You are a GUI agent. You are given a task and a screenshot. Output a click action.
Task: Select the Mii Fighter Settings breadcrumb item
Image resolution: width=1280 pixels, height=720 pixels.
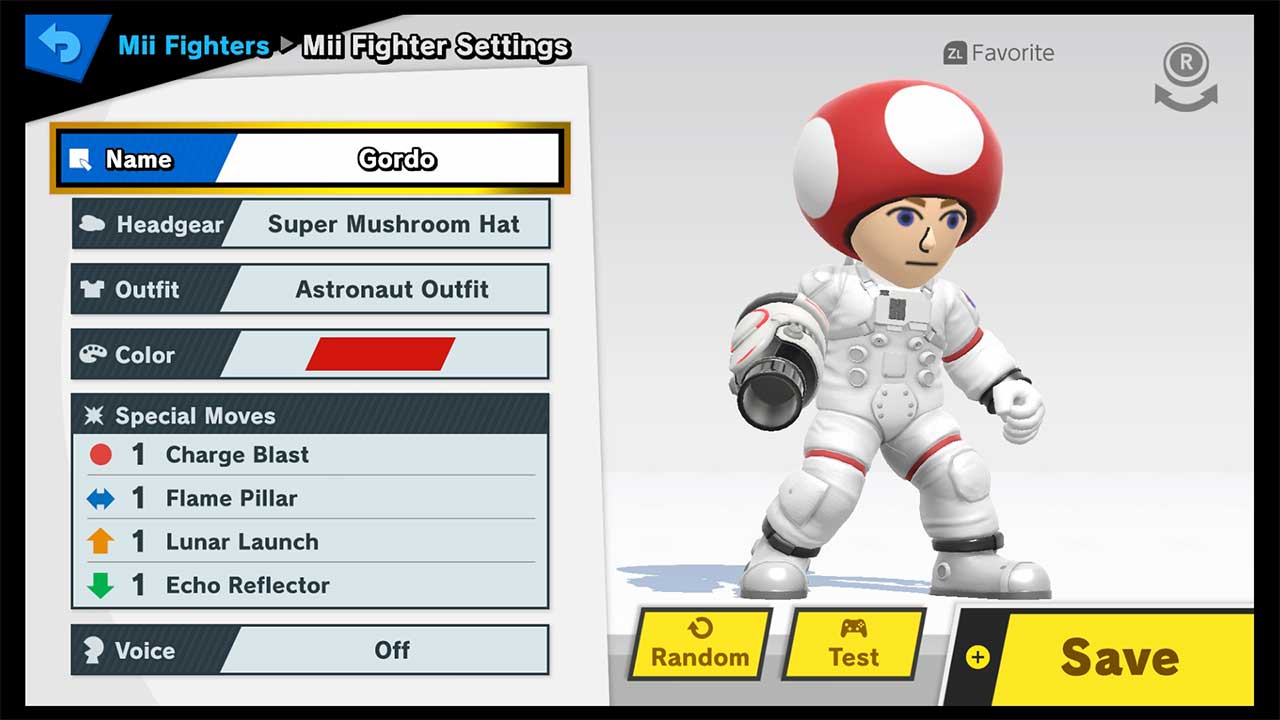pos(438,45)
